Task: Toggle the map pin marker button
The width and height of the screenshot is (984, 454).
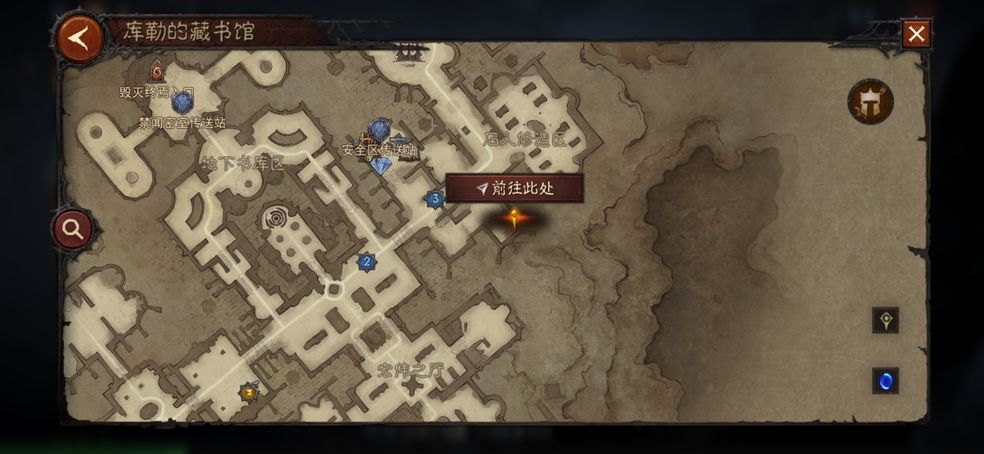Action: point(885,320)
